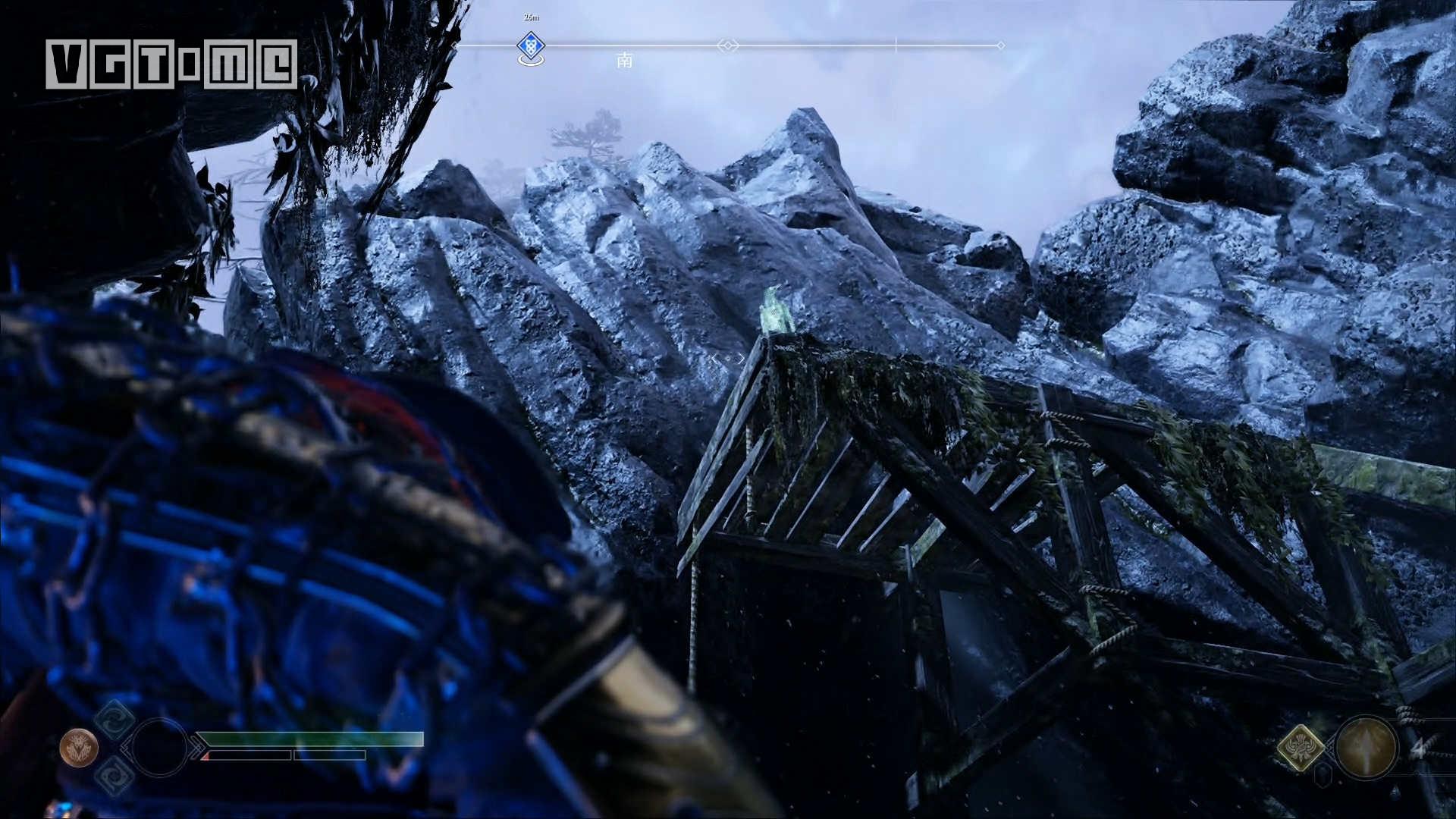Activate the bronze Spartan Rage emblem
The width and height of the screenshot is (1456, 819).
tap(79, 748)
